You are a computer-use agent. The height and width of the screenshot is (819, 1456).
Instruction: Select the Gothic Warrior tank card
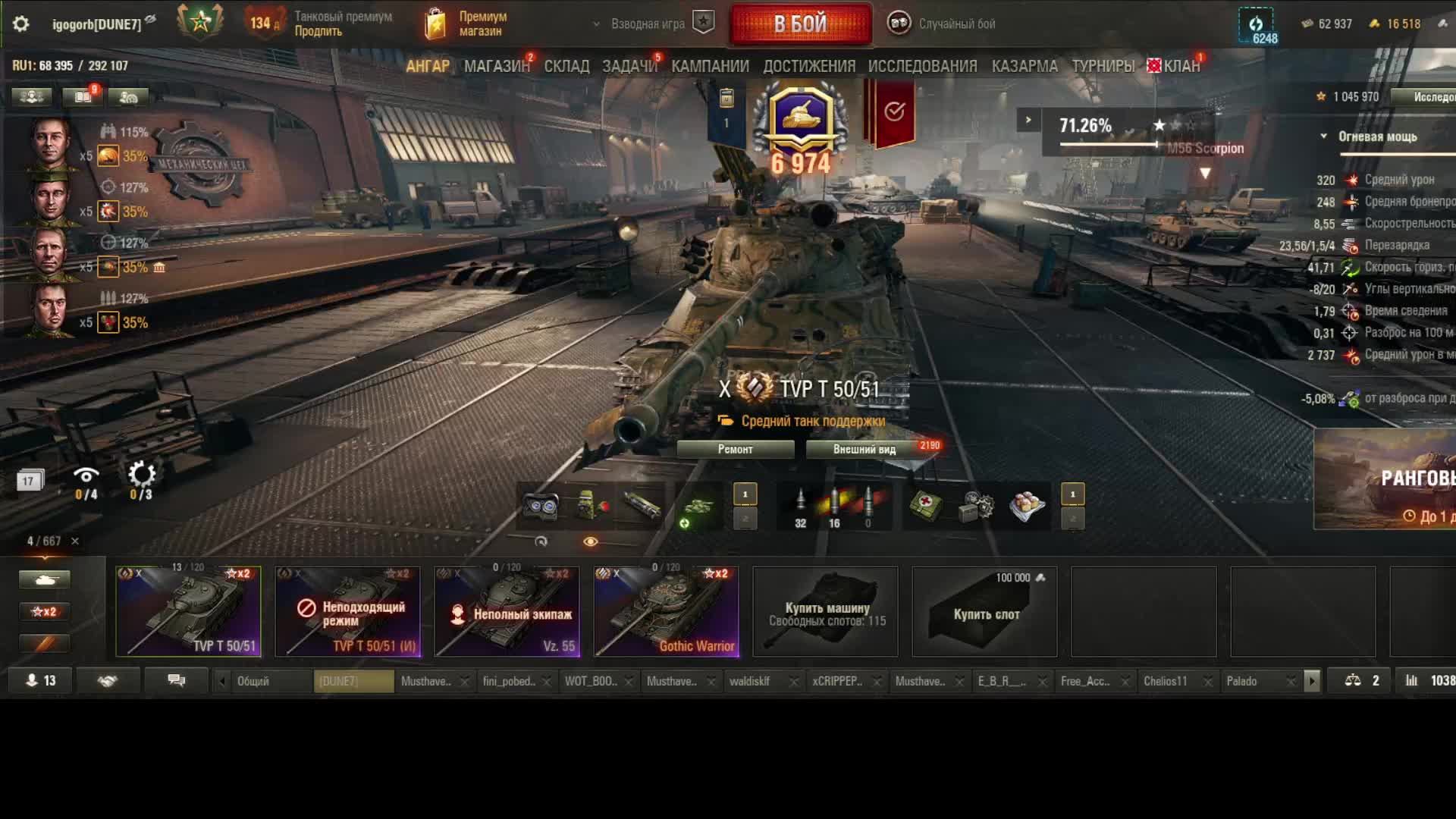point(666,611)
